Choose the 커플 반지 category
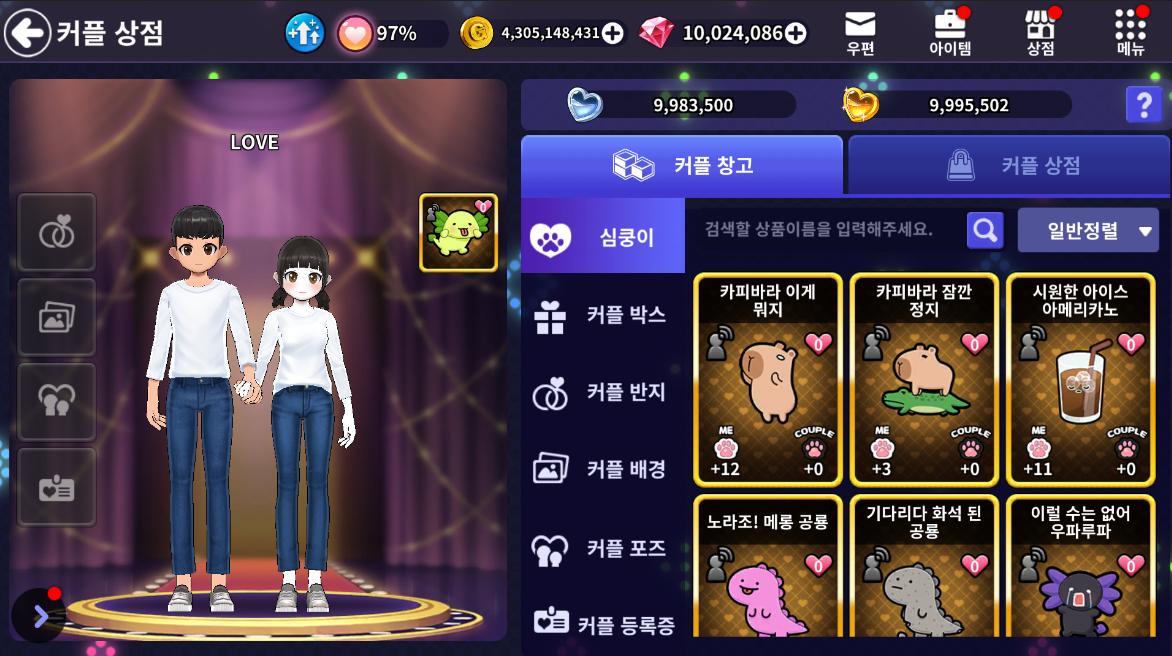 603,392
